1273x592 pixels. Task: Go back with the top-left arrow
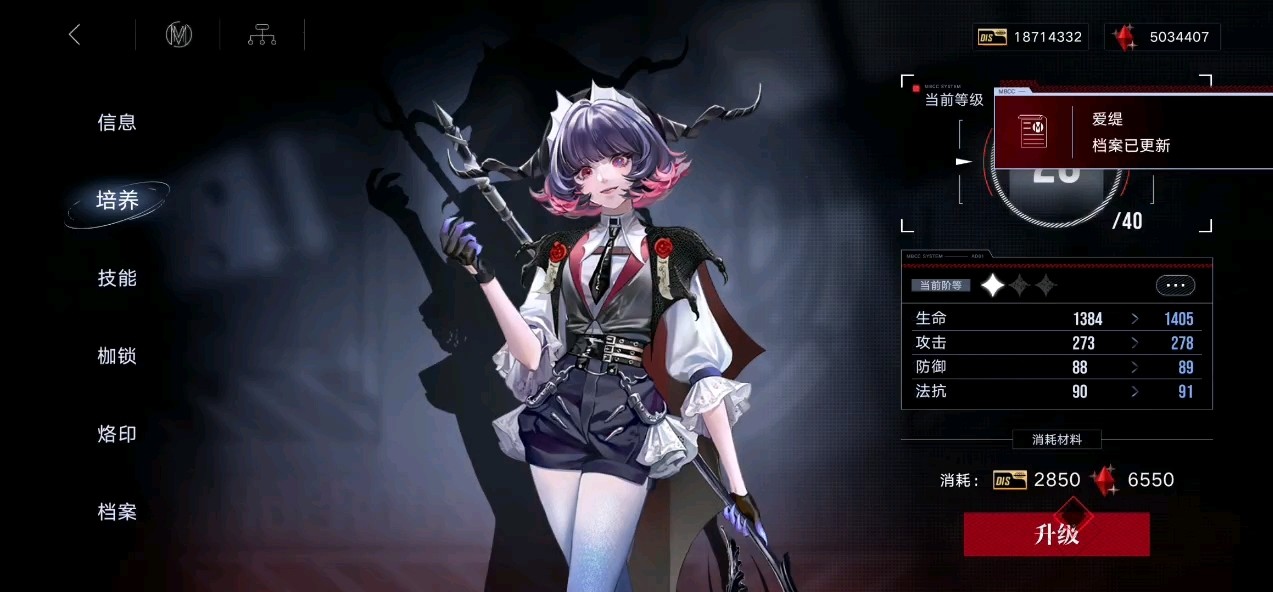pos(75,35)
